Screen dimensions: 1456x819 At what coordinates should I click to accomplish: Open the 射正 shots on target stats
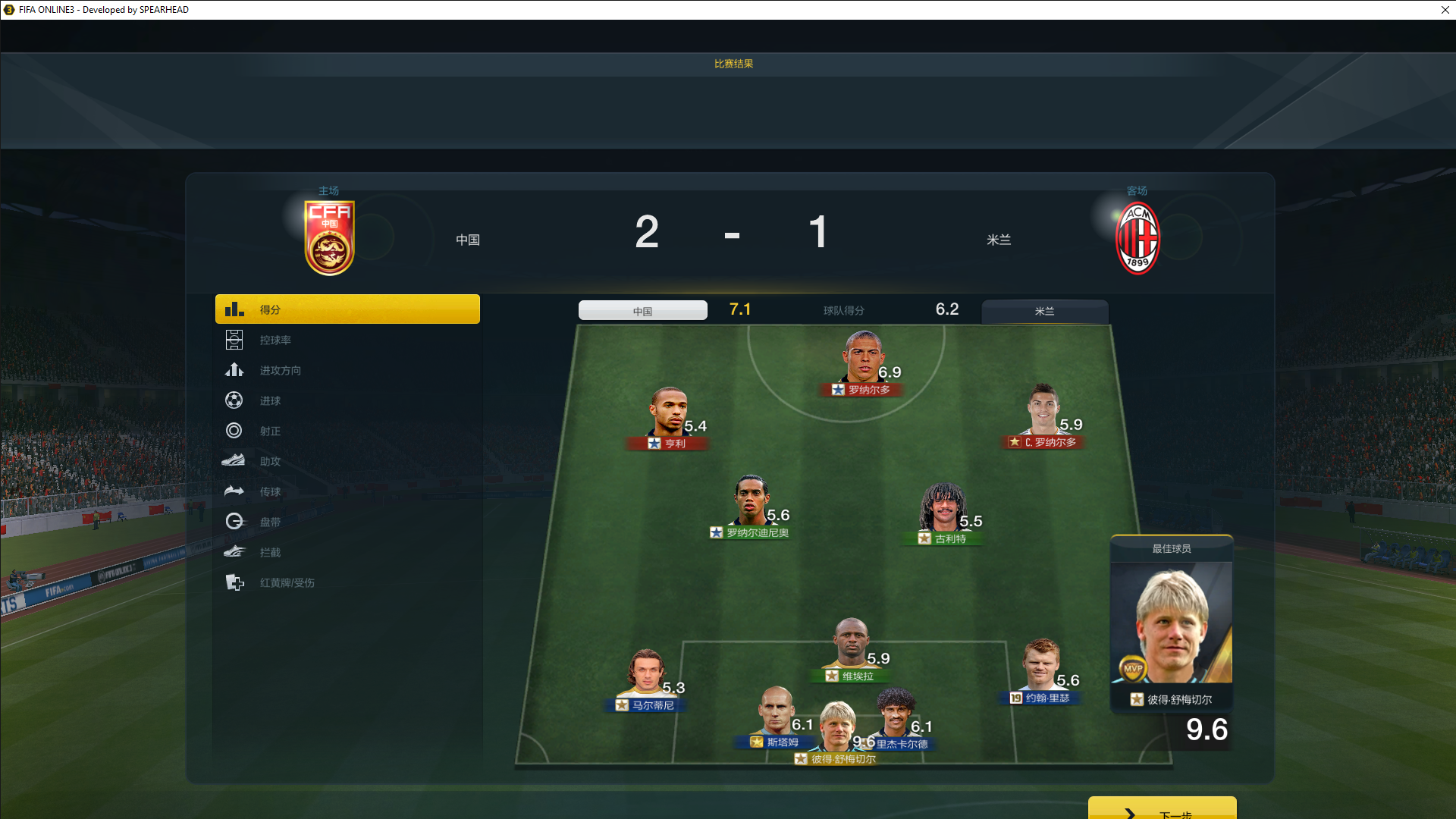pos(270,431)
